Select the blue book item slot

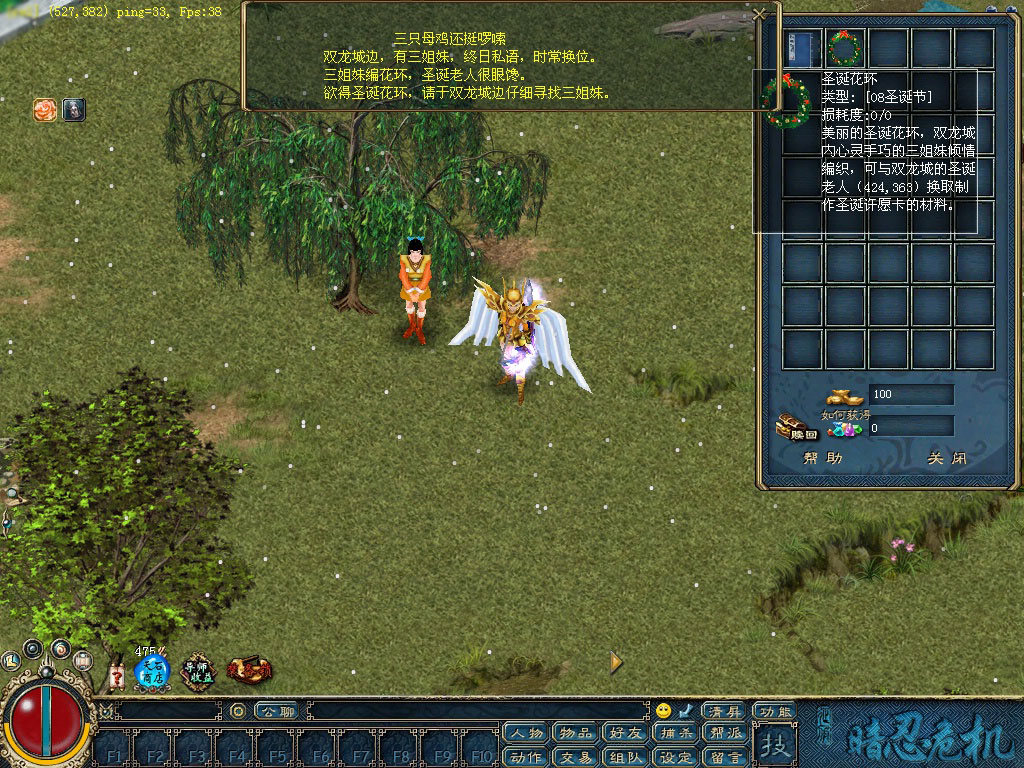click(801, 47)
